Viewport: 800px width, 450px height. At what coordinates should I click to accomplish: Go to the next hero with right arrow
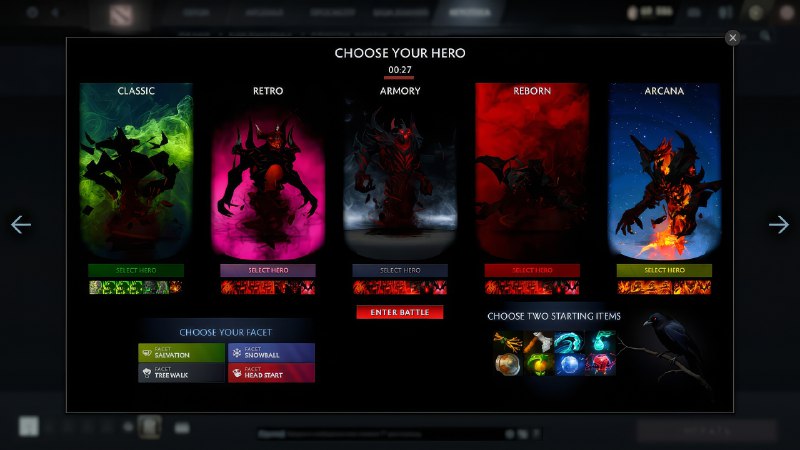779,225
